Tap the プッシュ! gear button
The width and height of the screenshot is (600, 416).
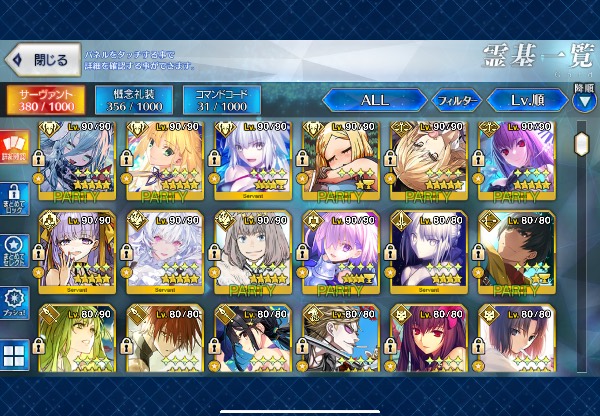pos(15,302)
